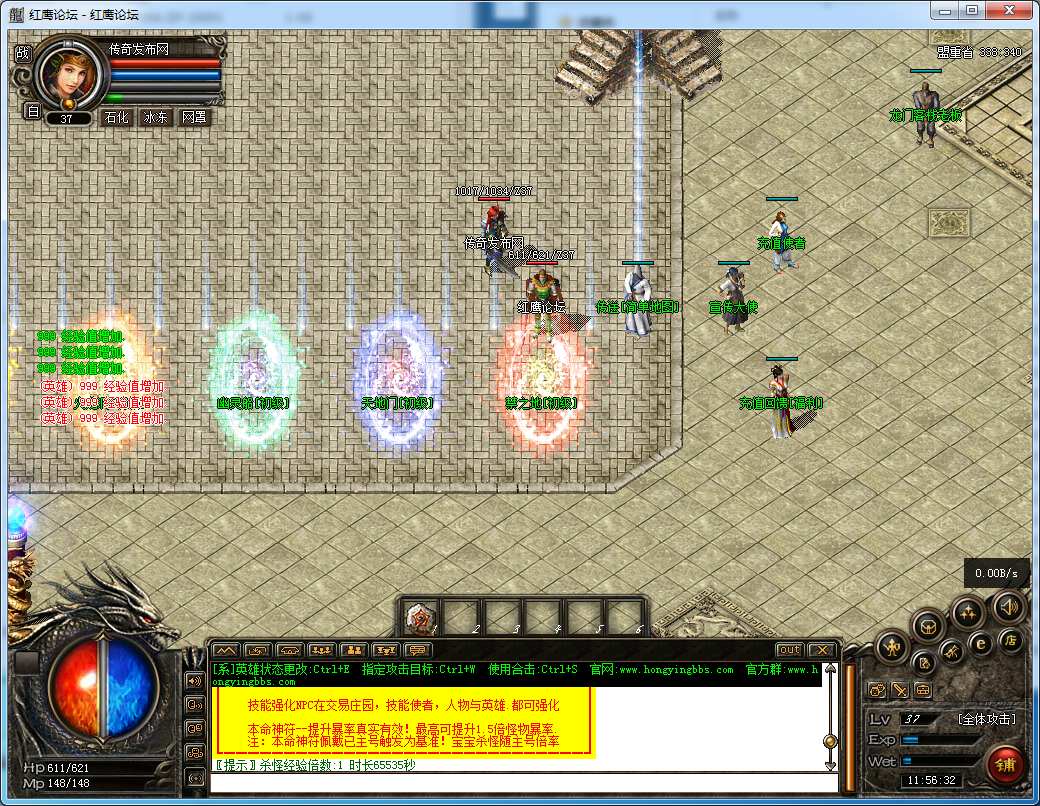
Task: Toggle sound with the speaker icon
Action: [x=1007, y=606]
